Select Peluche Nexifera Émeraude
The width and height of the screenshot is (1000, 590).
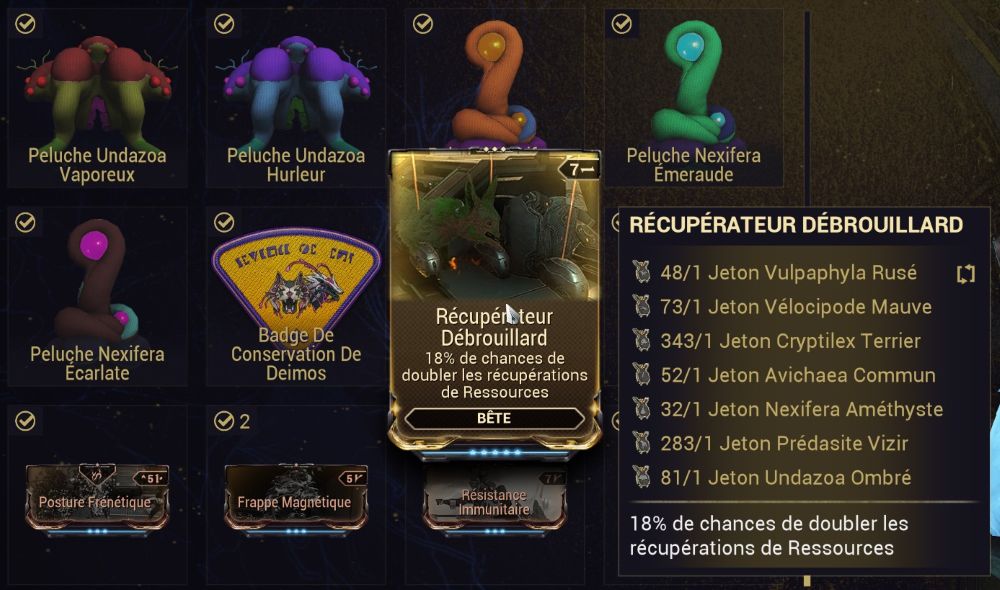(x=693, y=98)
